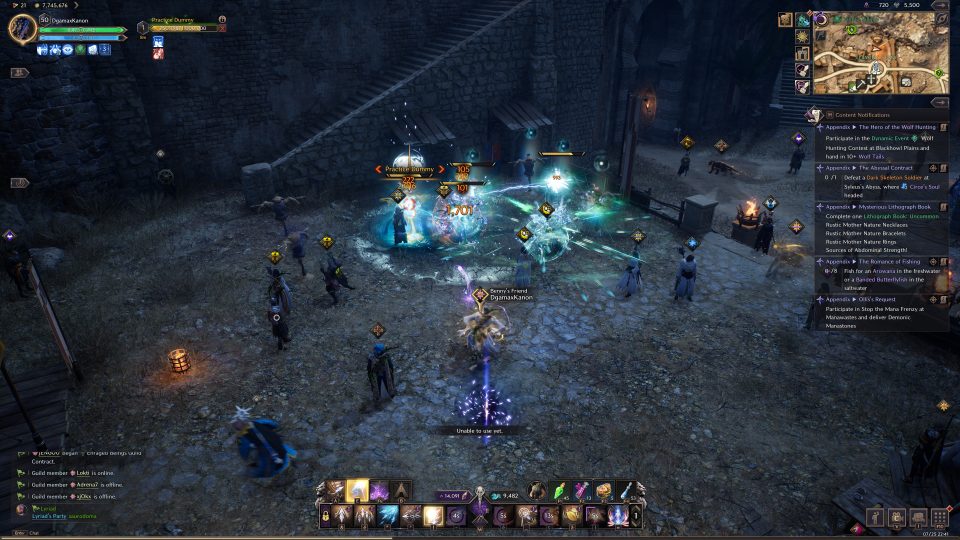
Task: Activate the glowing white highlighted skill
Action: tap(357, 490)
